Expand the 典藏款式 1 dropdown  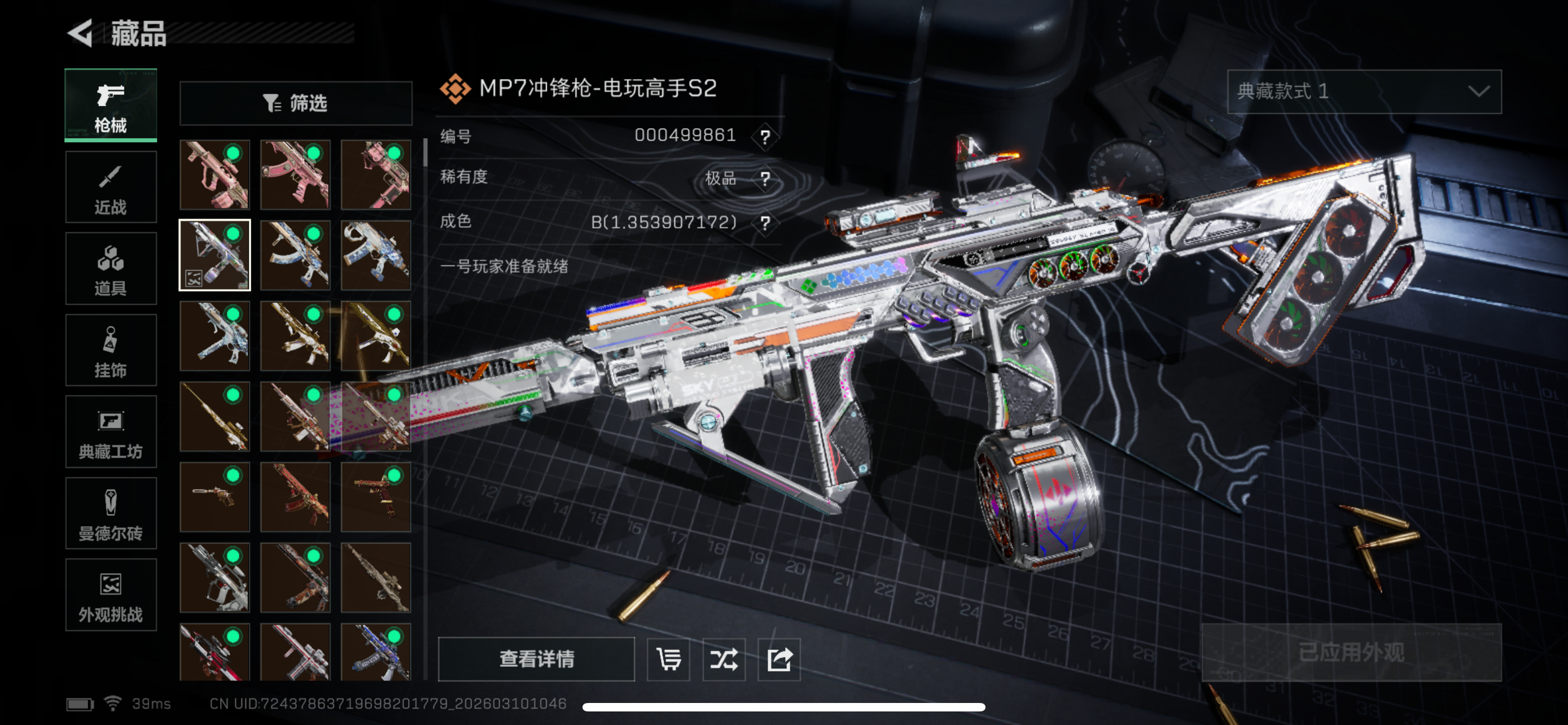pos(1364,93)
